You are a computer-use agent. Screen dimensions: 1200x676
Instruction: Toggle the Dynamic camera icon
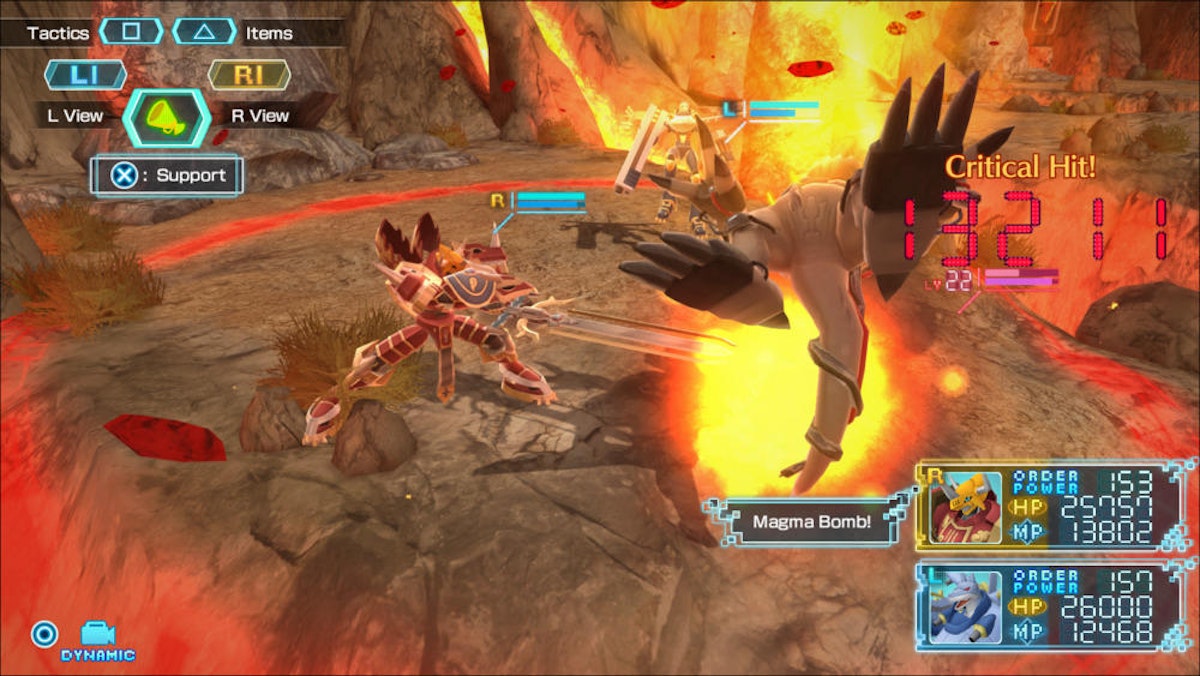(97, 635)
